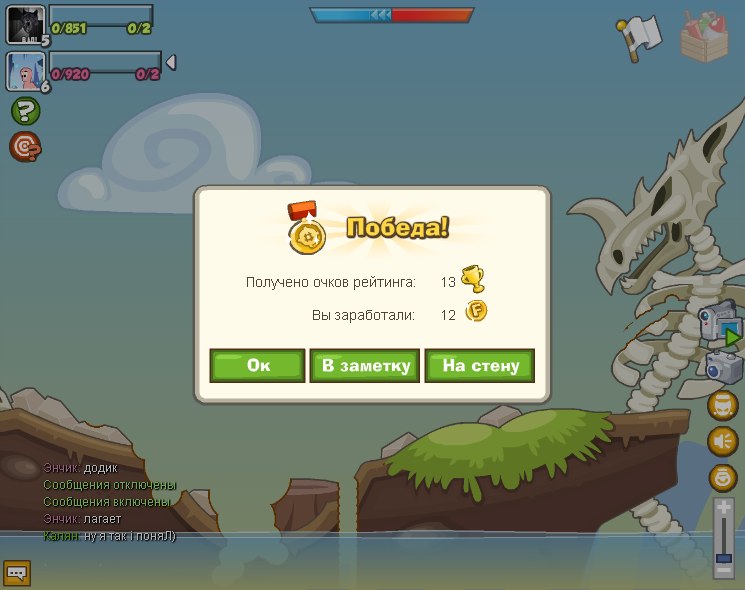
Task: Confirm the victory dialog with Ок
Action: click(x=257, y=366)
